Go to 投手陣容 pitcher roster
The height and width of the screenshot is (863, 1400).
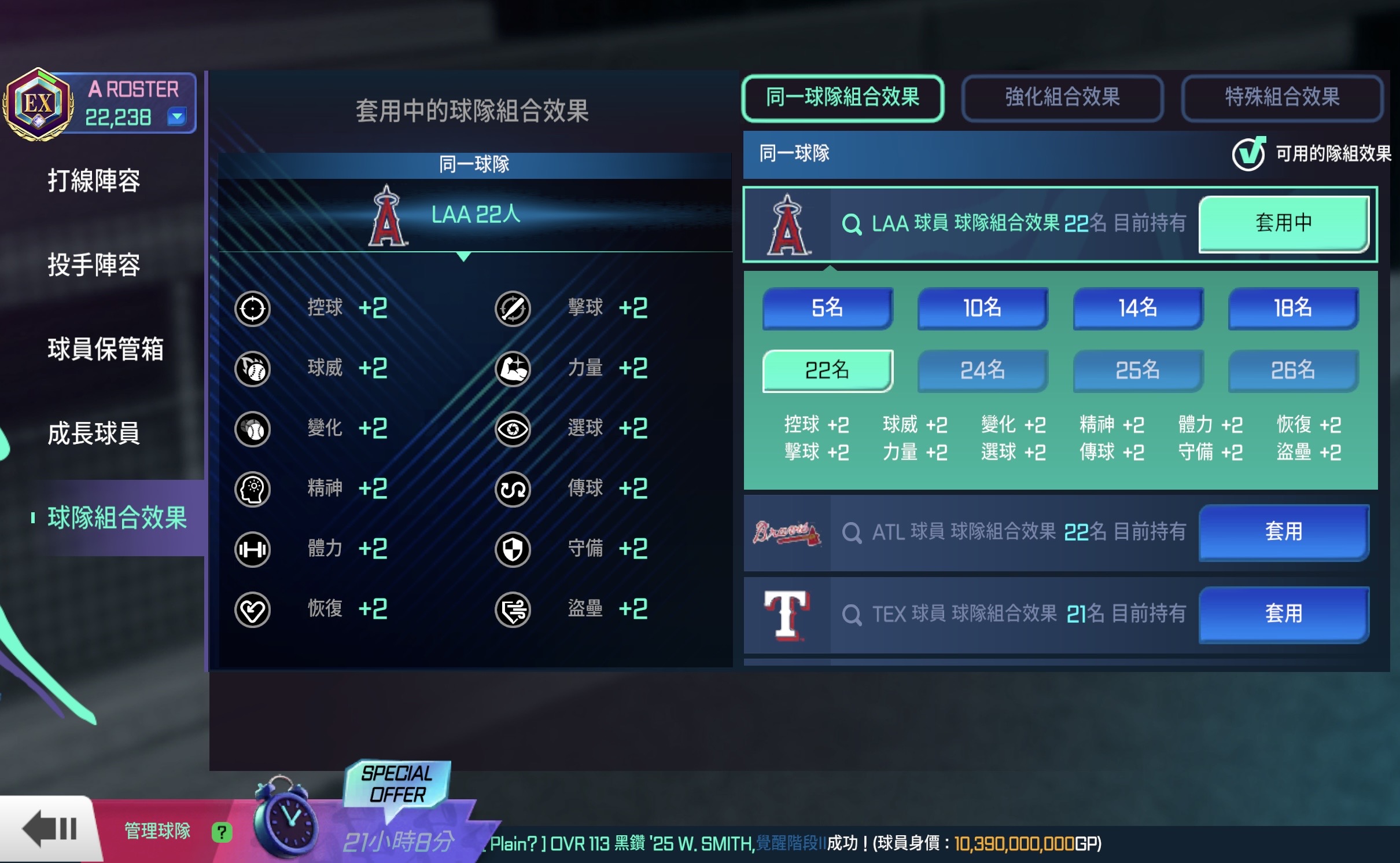pyautogui.click(x=94, y=265)
